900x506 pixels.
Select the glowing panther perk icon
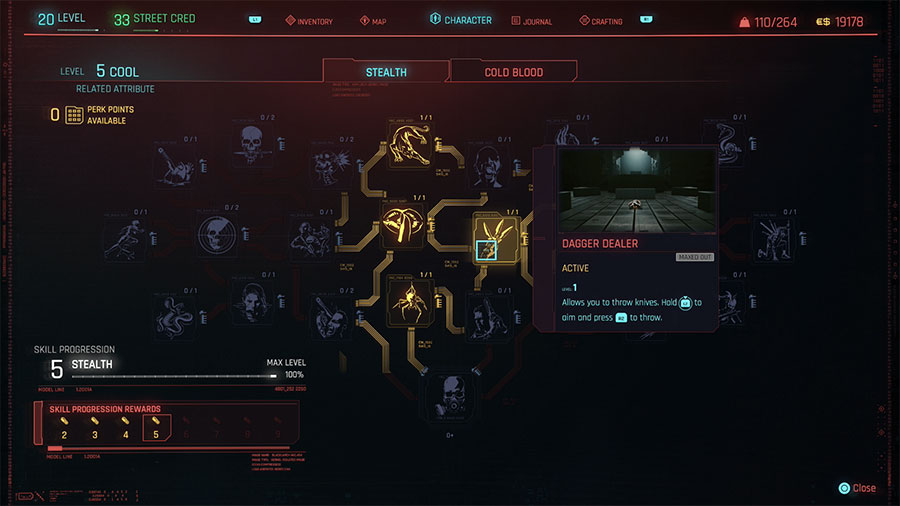pyautogui.click(x=412, y=147)
